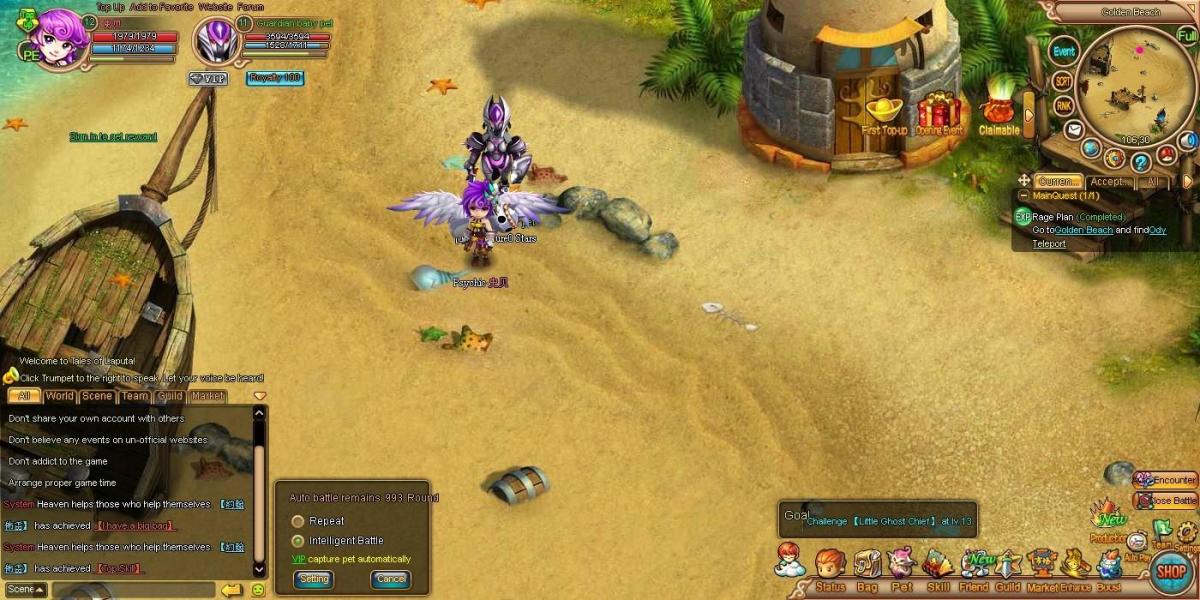
Task: Click the Golden Beach minimap
Action: [1137, 85]
